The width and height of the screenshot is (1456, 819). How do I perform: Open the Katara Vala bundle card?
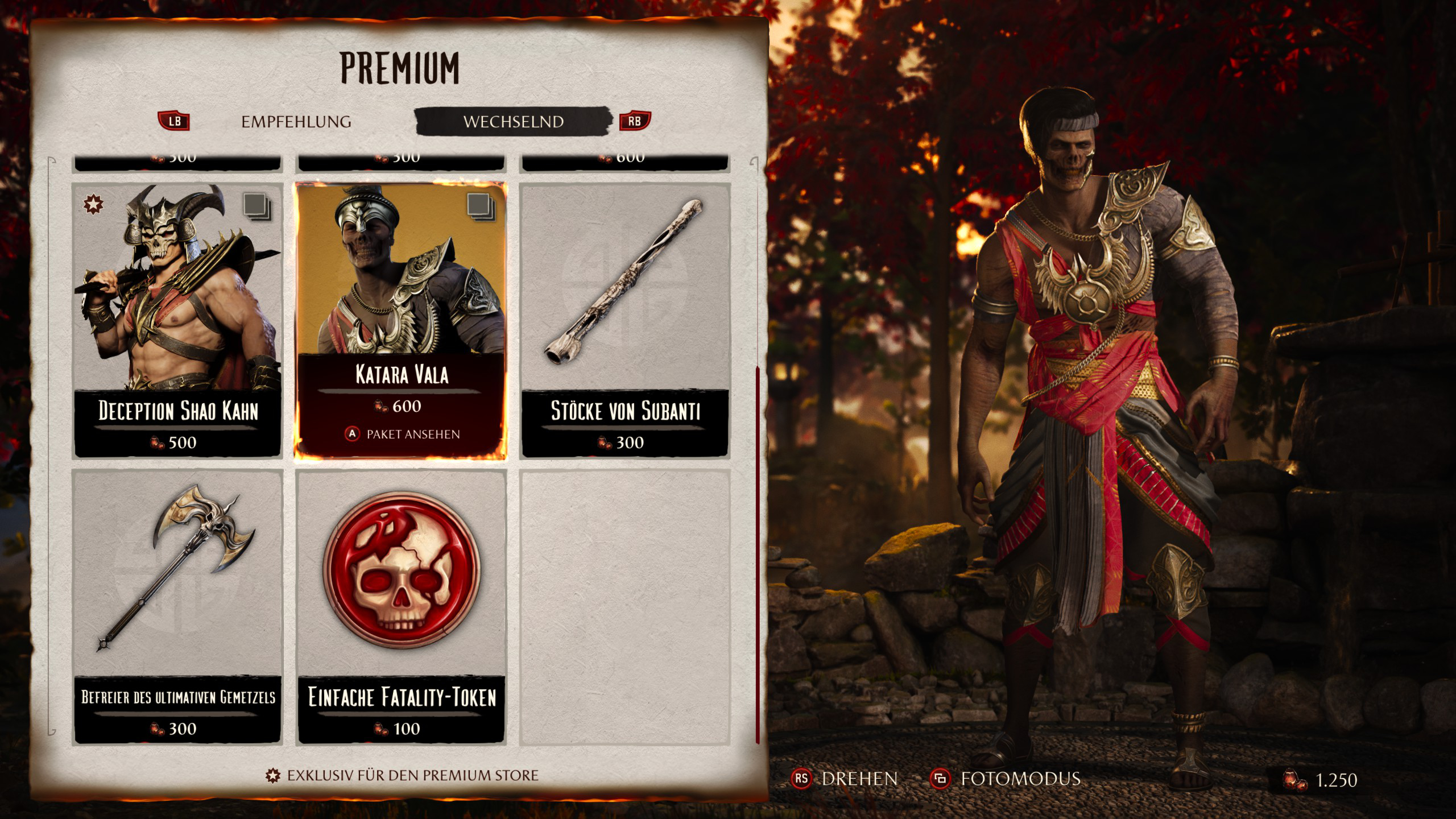(x=401, y=320)
